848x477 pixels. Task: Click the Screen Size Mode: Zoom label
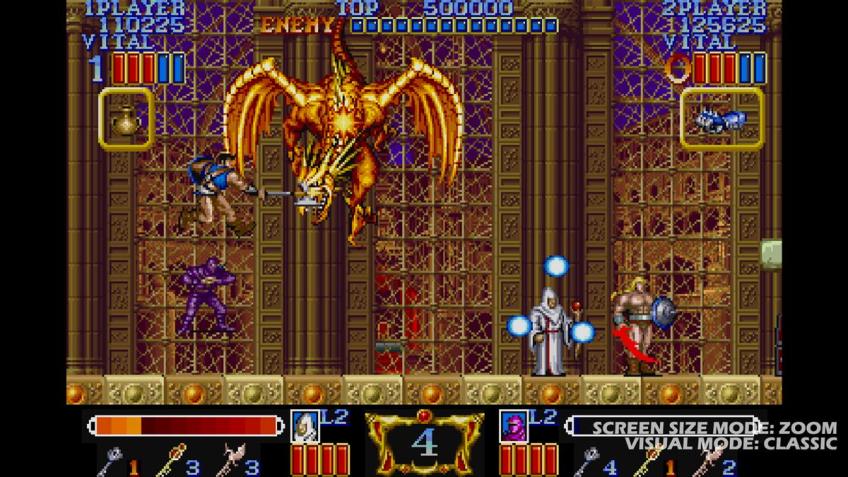714,428
